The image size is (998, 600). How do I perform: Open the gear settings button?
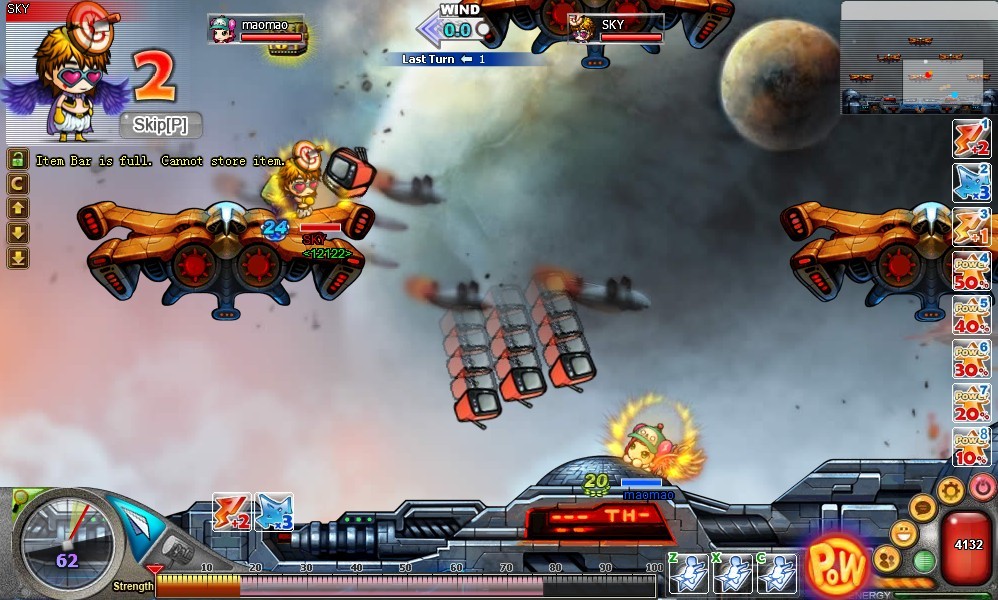coord(949,489)
